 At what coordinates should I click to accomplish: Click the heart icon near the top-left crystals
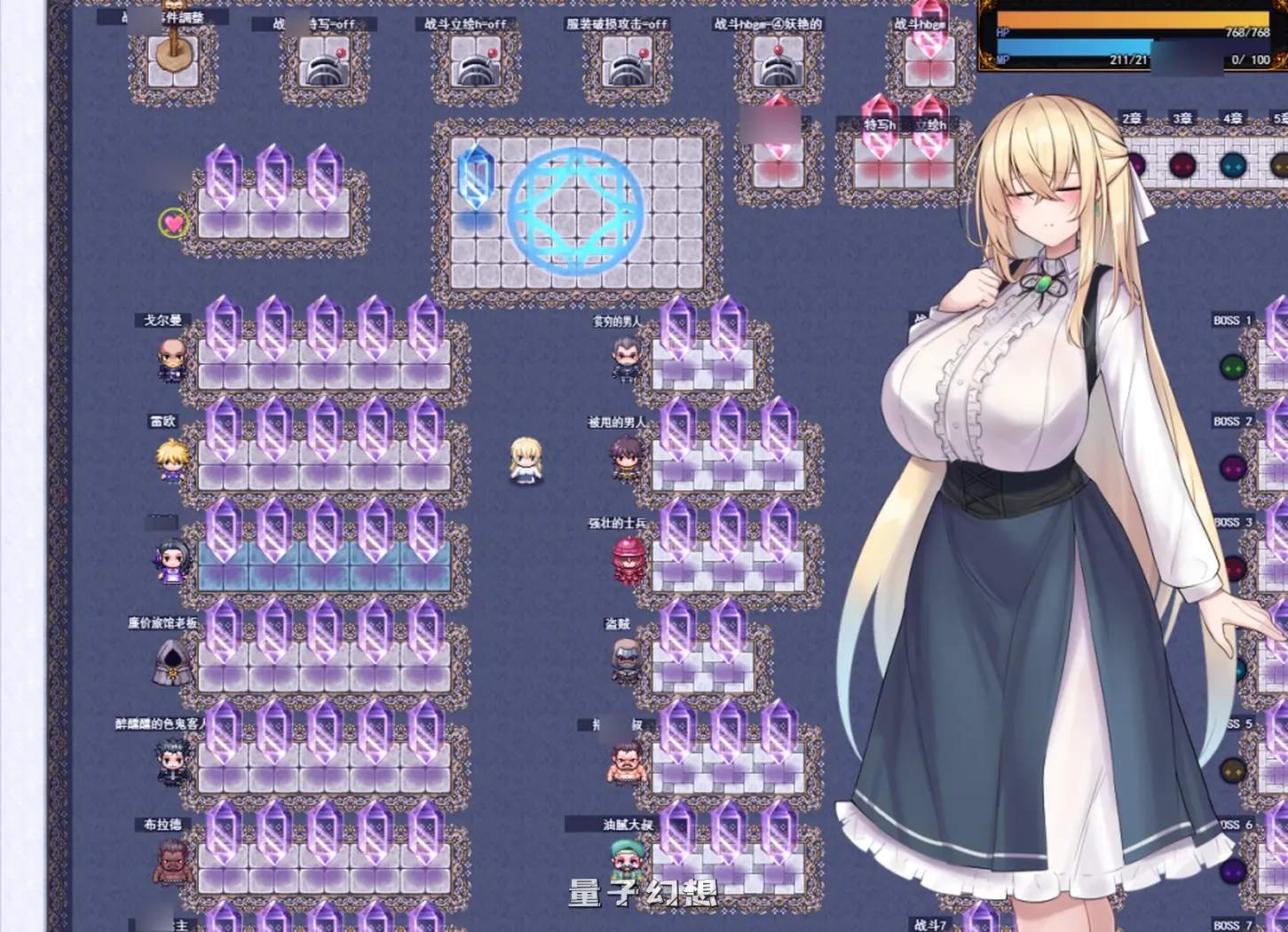click(171, 222)
